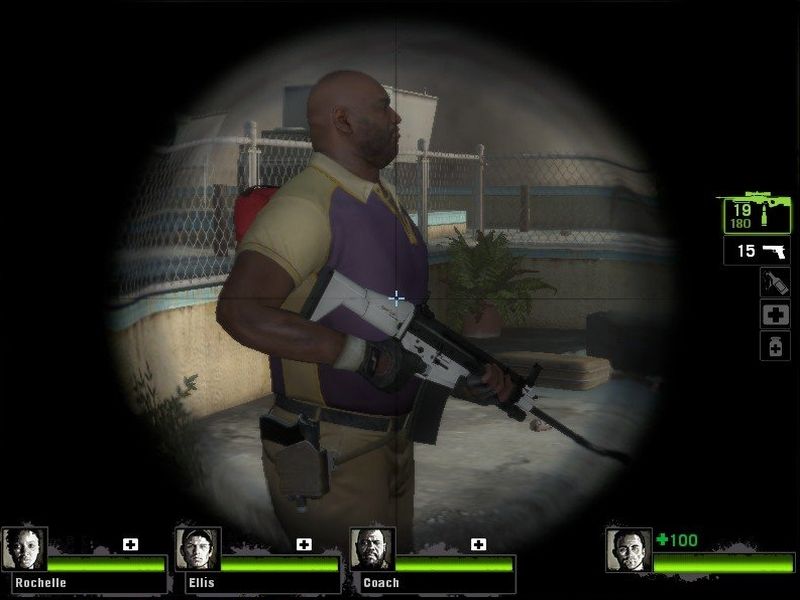Click the medkit icon above Rochelle's health bar
The image size is (800, 600).
point(130,544)
